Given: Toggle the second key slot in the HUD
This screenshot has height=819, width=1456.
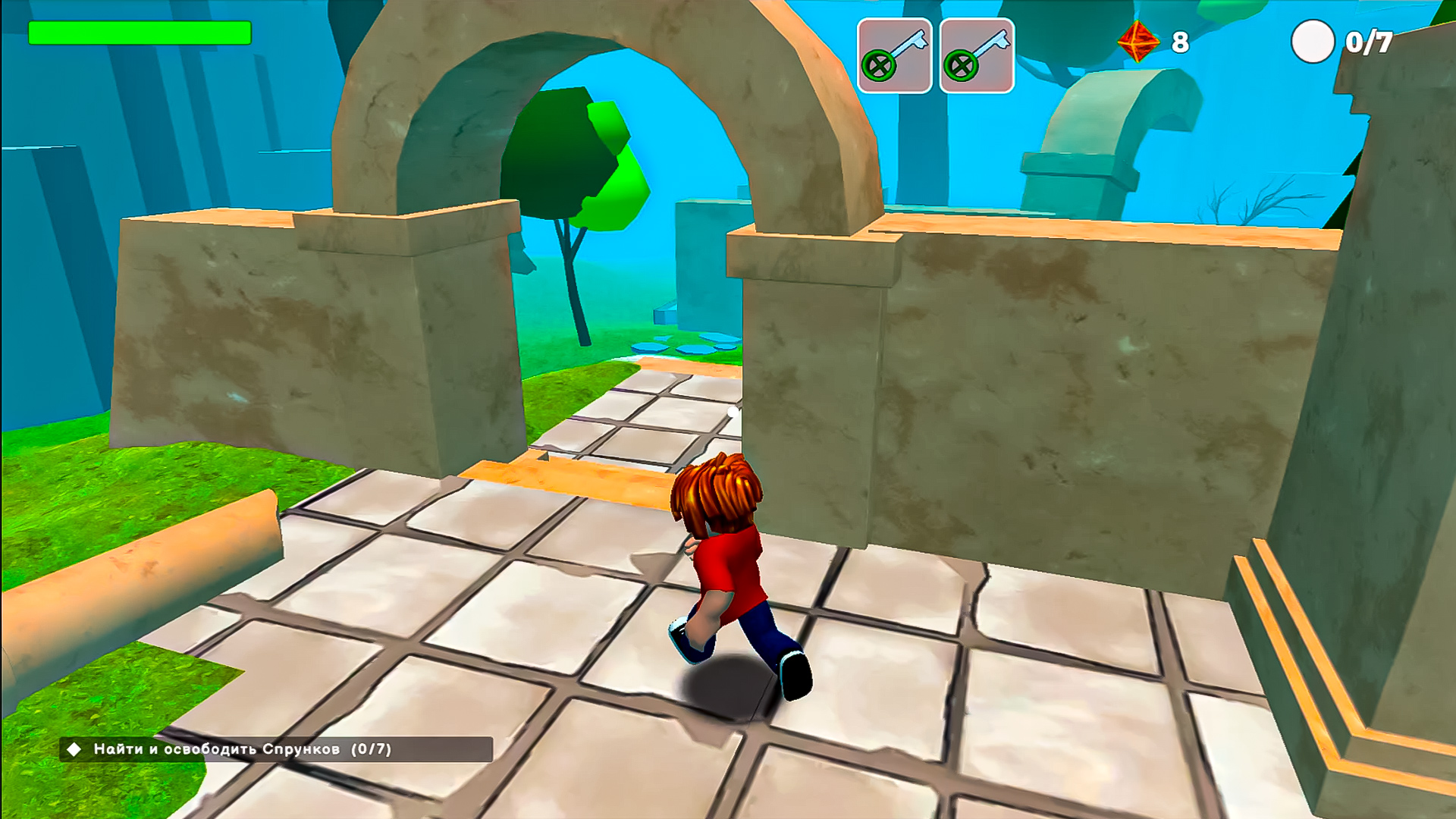Looking at the screenshot, I should pyautogui.click(x=977, y=52).
